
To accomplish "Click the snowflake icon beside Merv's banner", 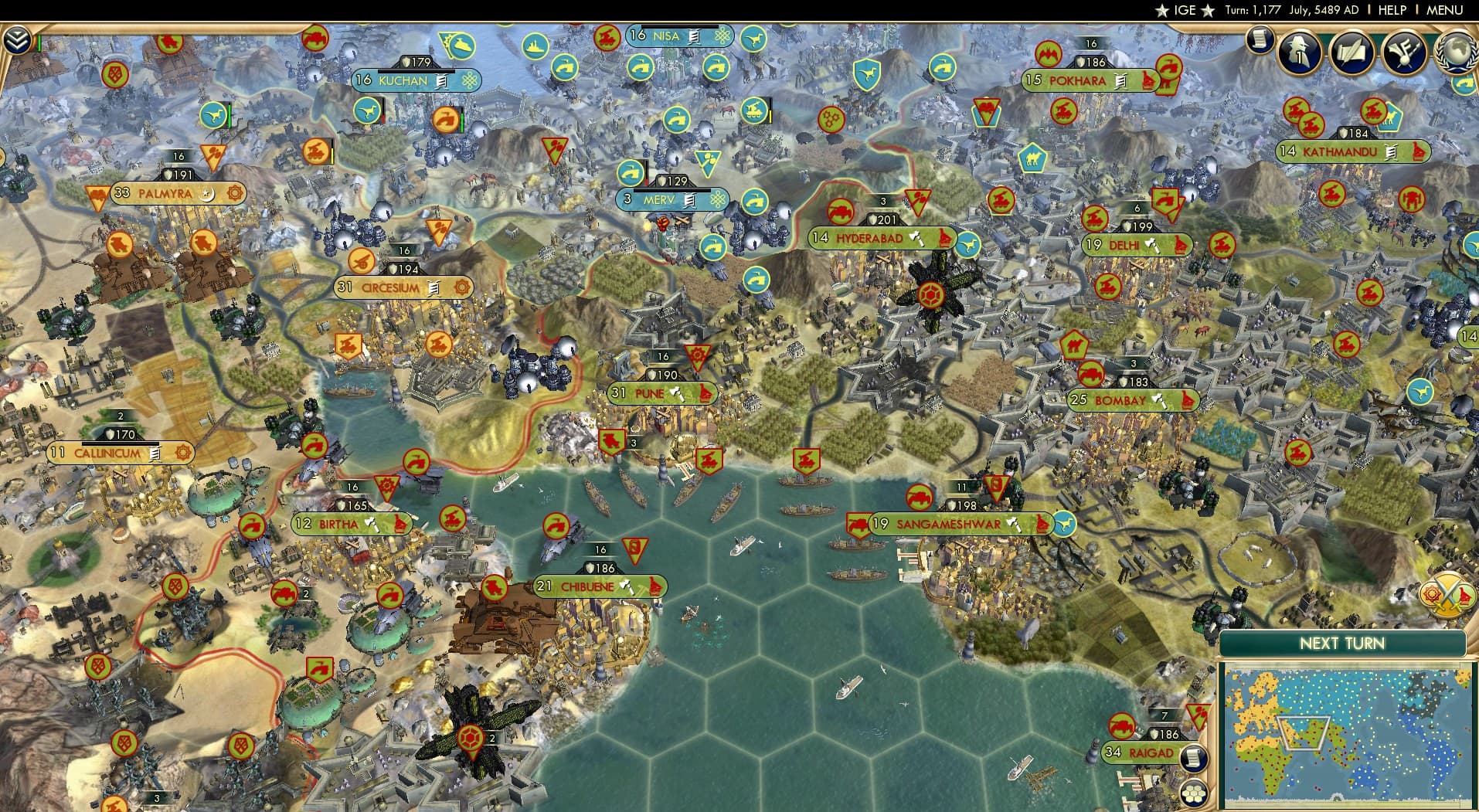I will point(718,199).
